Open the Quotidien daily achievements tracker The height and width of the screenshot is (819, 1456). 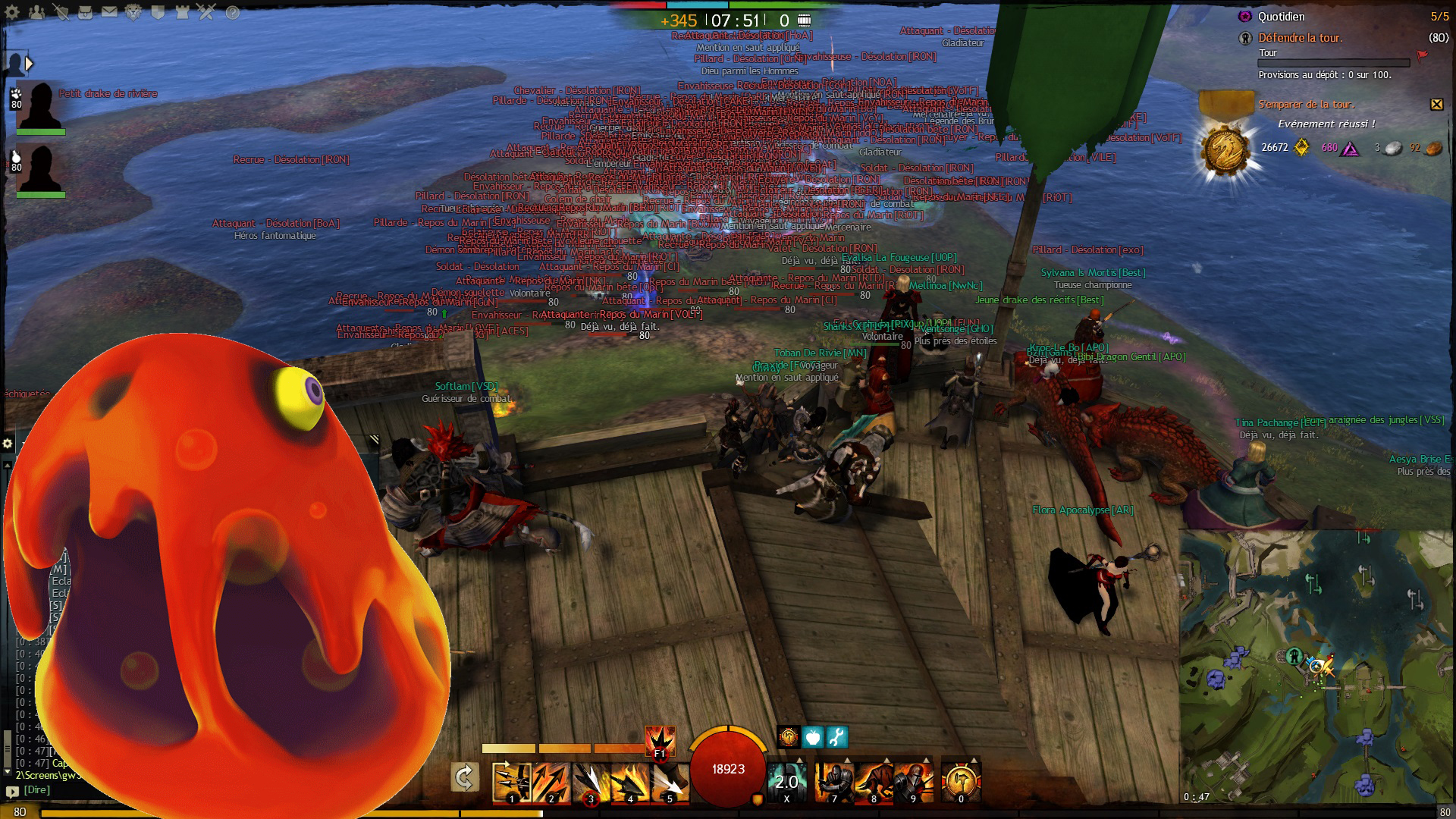1282,17
